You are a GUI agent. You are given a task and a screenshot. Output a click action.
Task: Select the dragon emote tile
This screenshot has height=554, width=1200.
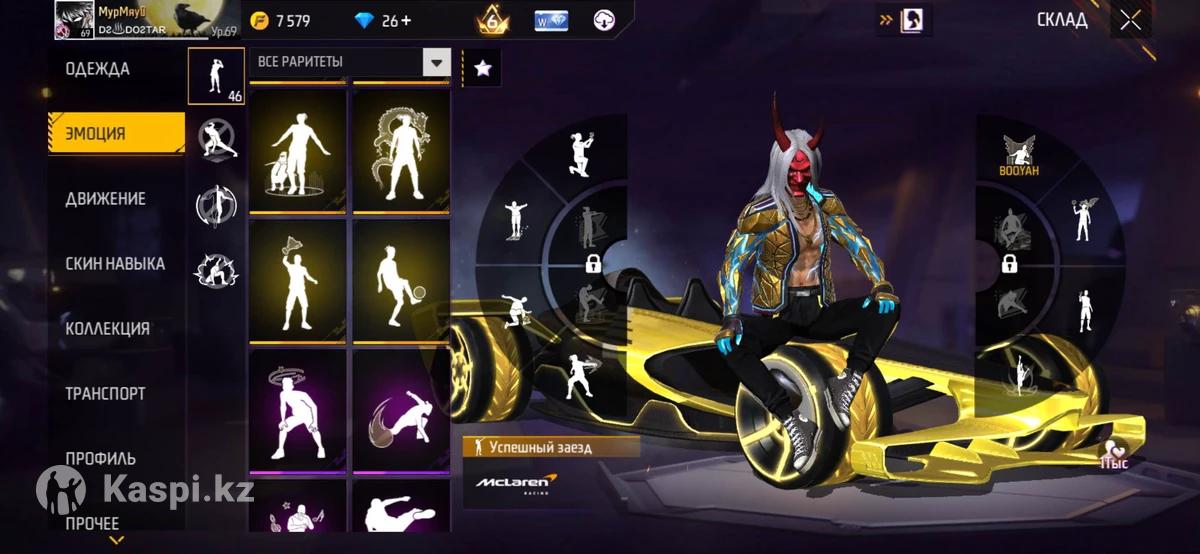401,151
